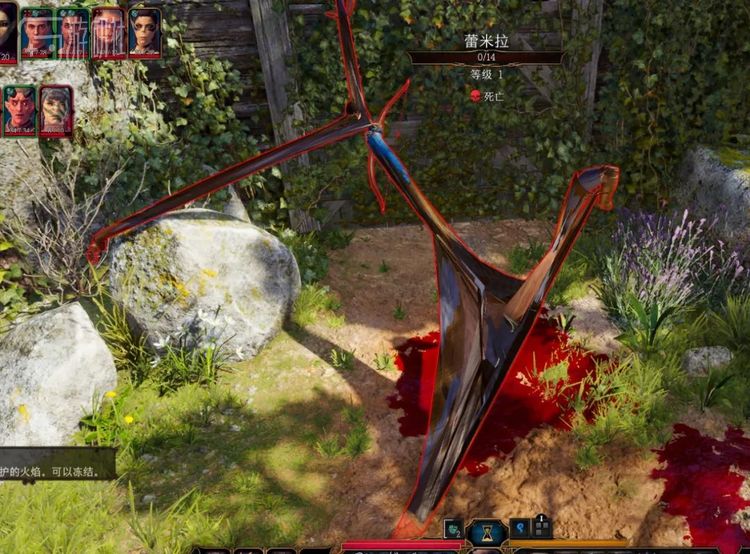Click the hourglass turn button
This screenshot has width=750, height=554.
click(x=488, y=531)
